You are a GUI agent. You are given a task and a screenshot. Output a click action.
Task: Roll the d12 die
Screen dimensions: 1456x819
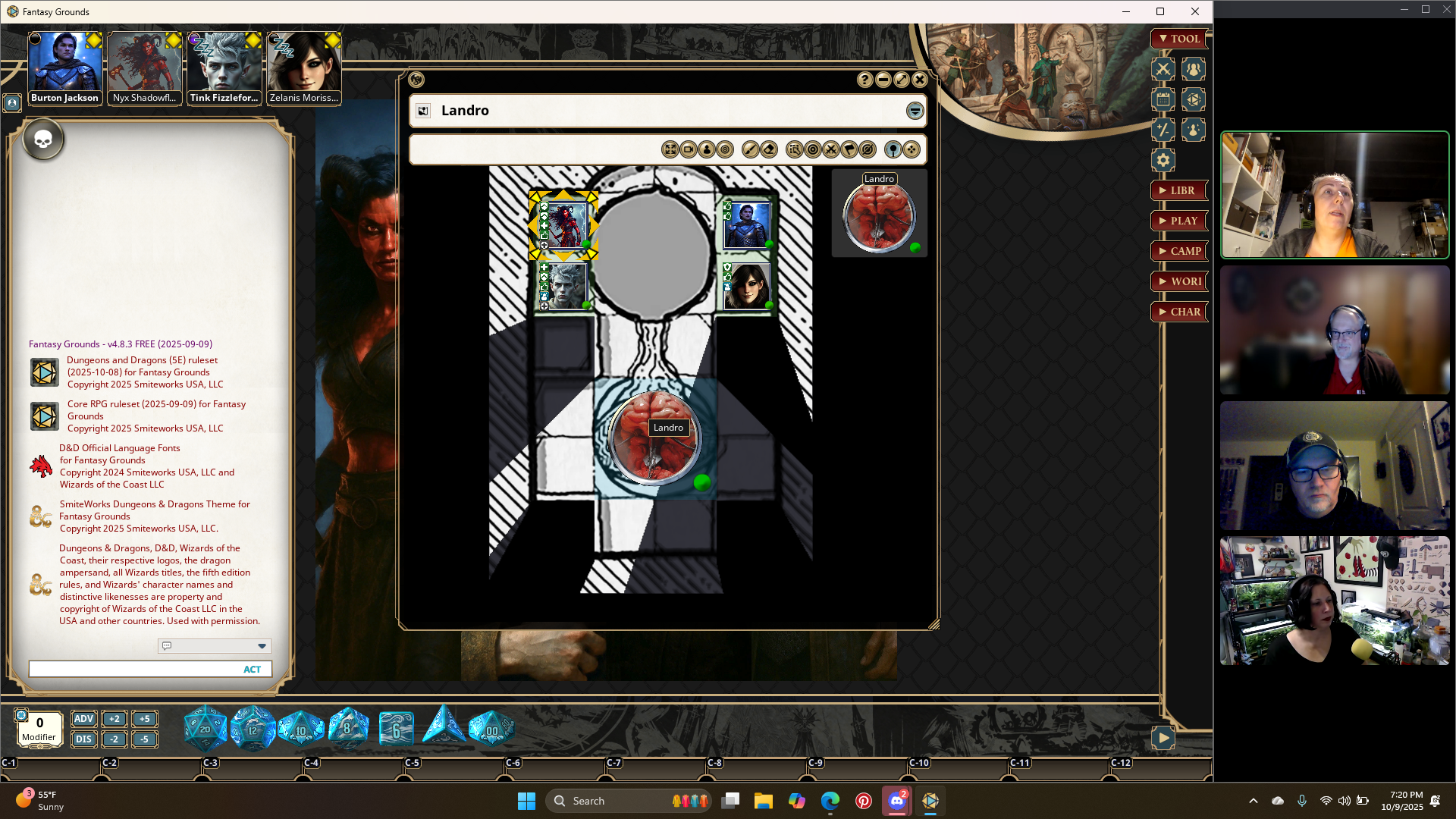pos(253,729)
